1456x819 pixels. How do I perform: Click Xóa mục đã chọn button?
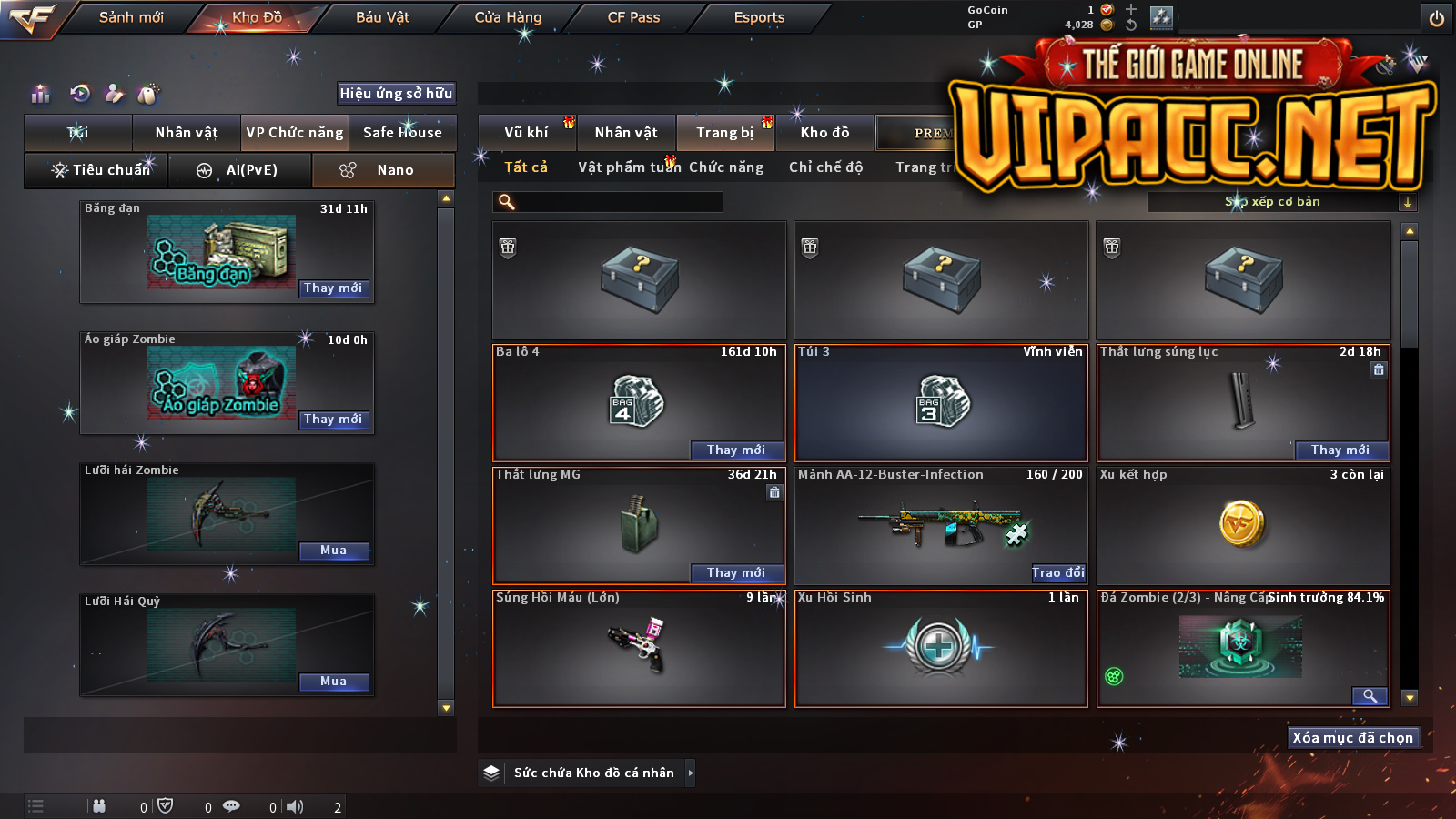[1353, 738]
